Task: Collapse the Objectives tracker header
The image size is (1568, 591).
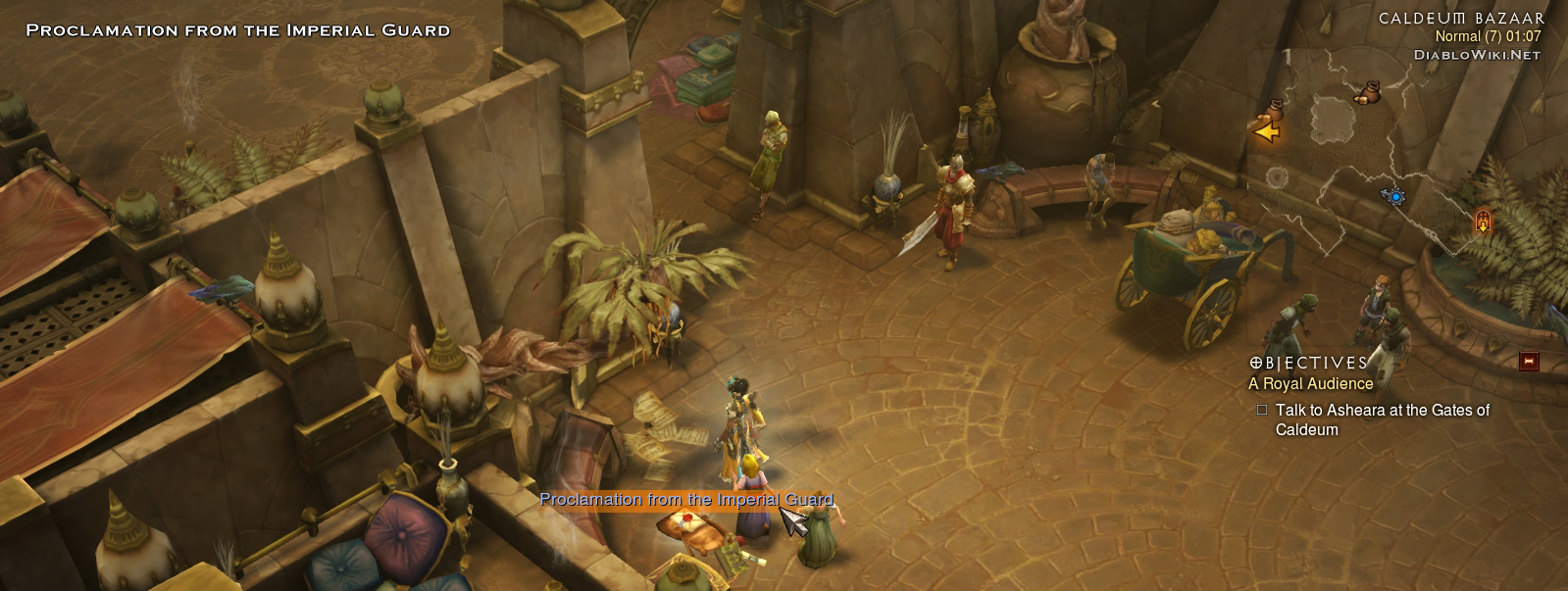Action: pyautogui.click(x=1308, y=363)
